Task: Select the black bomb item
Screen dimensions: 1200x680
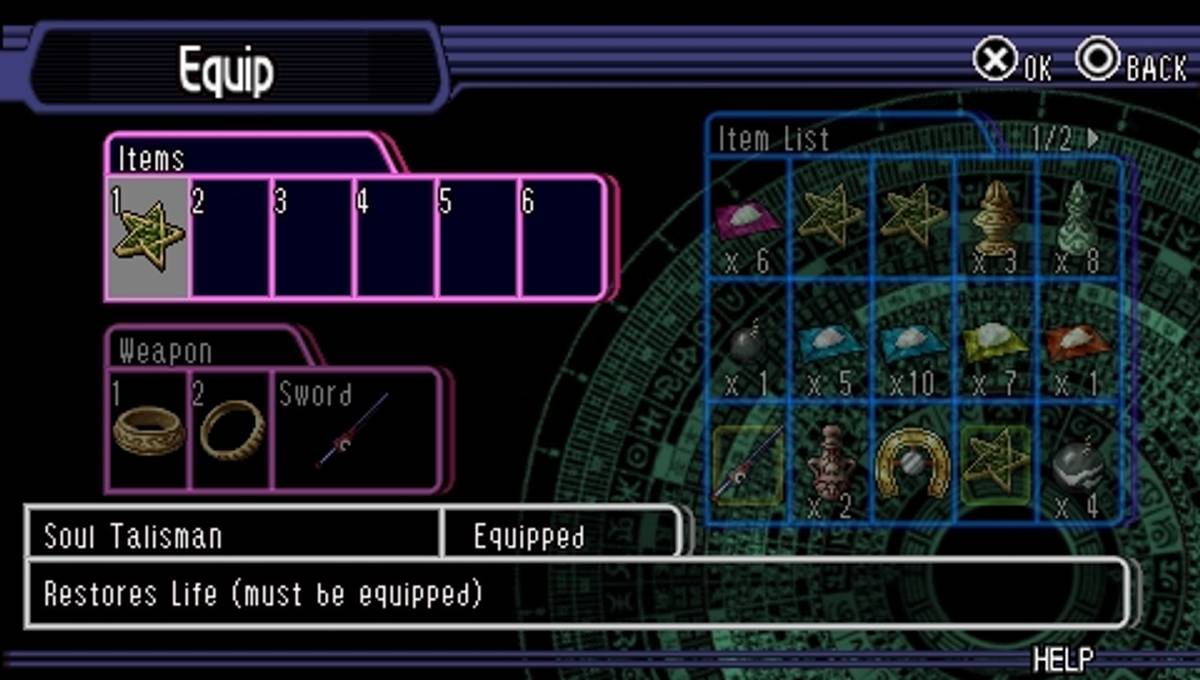Action: click(x=747, y=346)
